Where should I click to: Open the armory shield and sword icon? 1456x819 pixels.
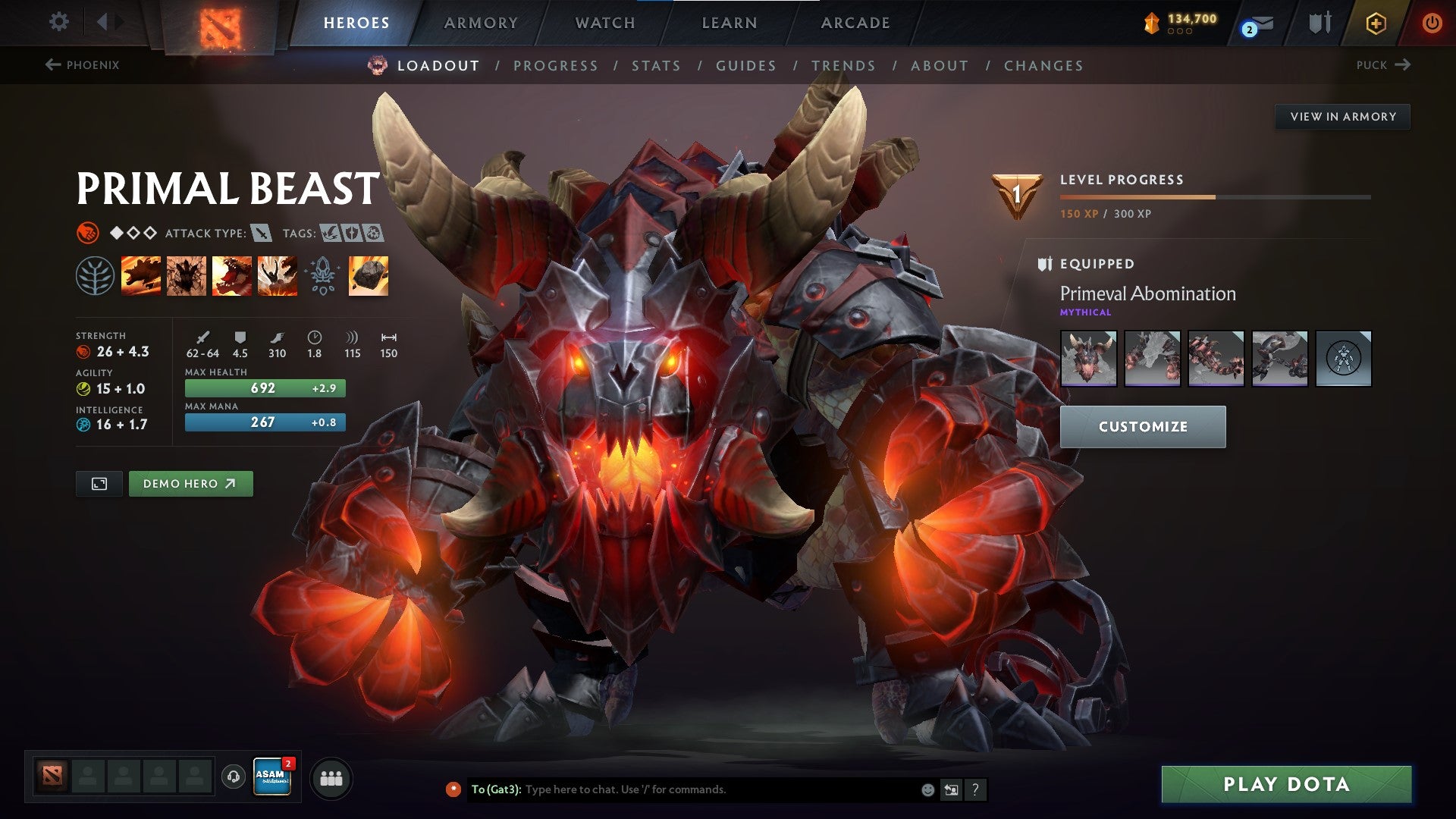point(1319,21)
